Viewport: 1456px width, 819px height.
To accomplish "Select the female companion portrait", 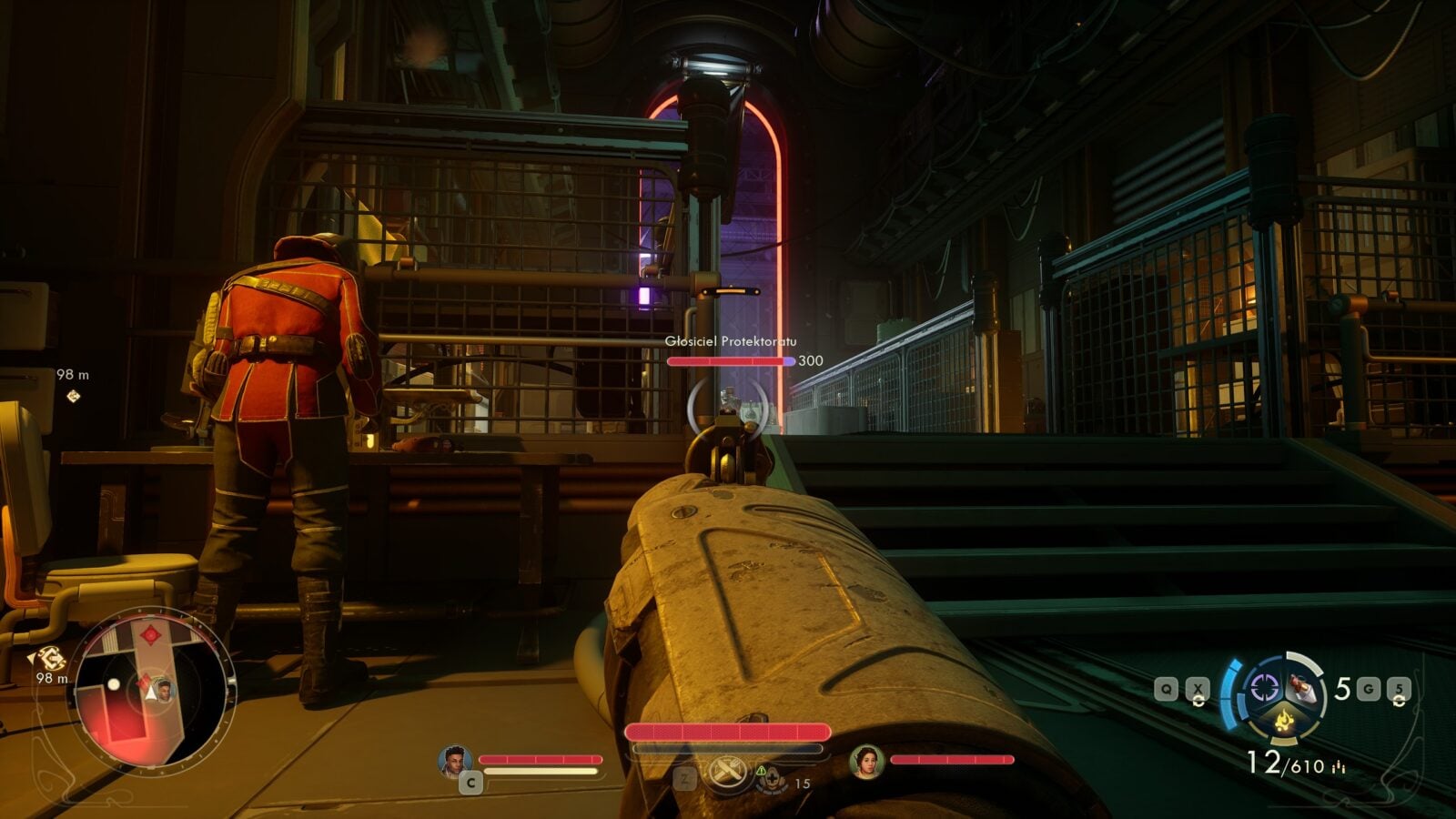I will (x=866, y=762).
